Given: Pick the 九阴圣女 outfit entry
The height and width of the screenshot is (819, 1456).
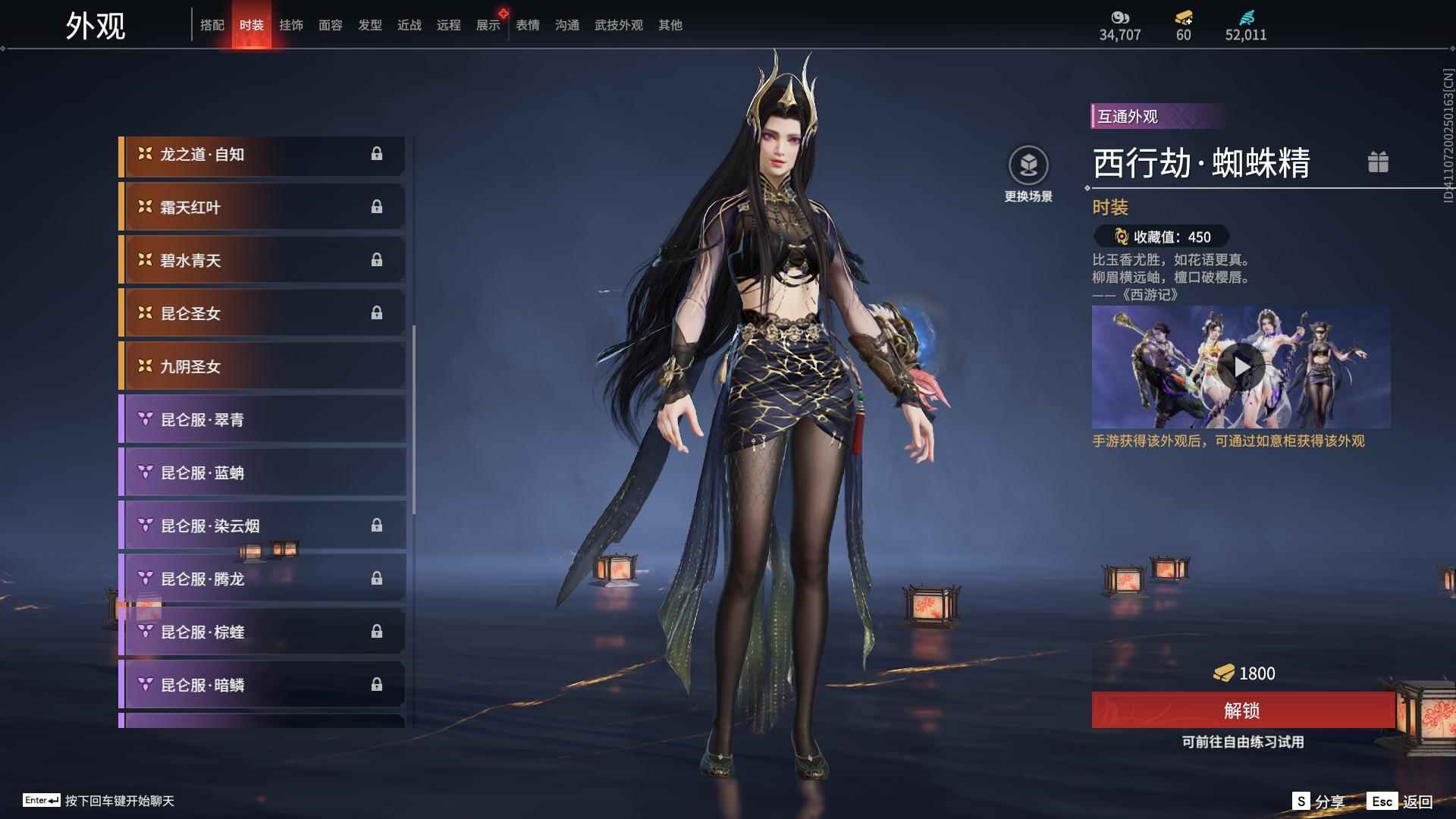Looking at the screenshot, I should (x=262, y=367).
